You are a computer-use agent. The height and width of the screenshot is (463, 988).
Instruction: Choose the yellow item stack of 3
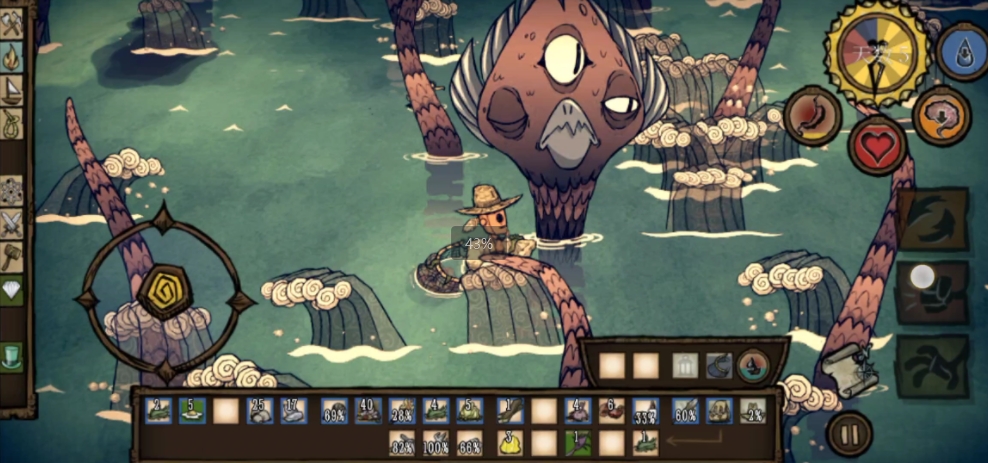[x=509, y=442]
